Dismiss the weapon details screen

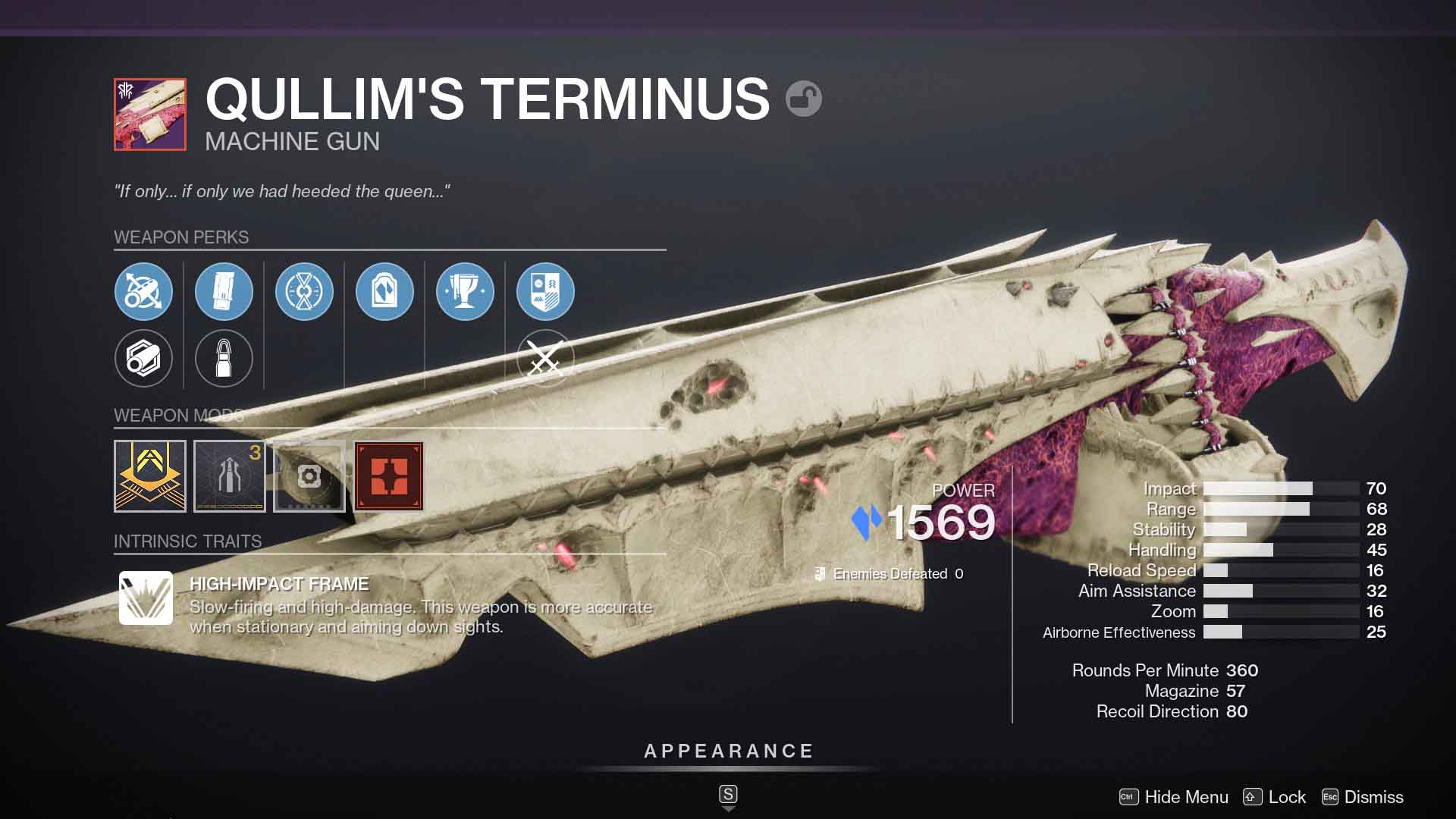[x=1371, y=797]
